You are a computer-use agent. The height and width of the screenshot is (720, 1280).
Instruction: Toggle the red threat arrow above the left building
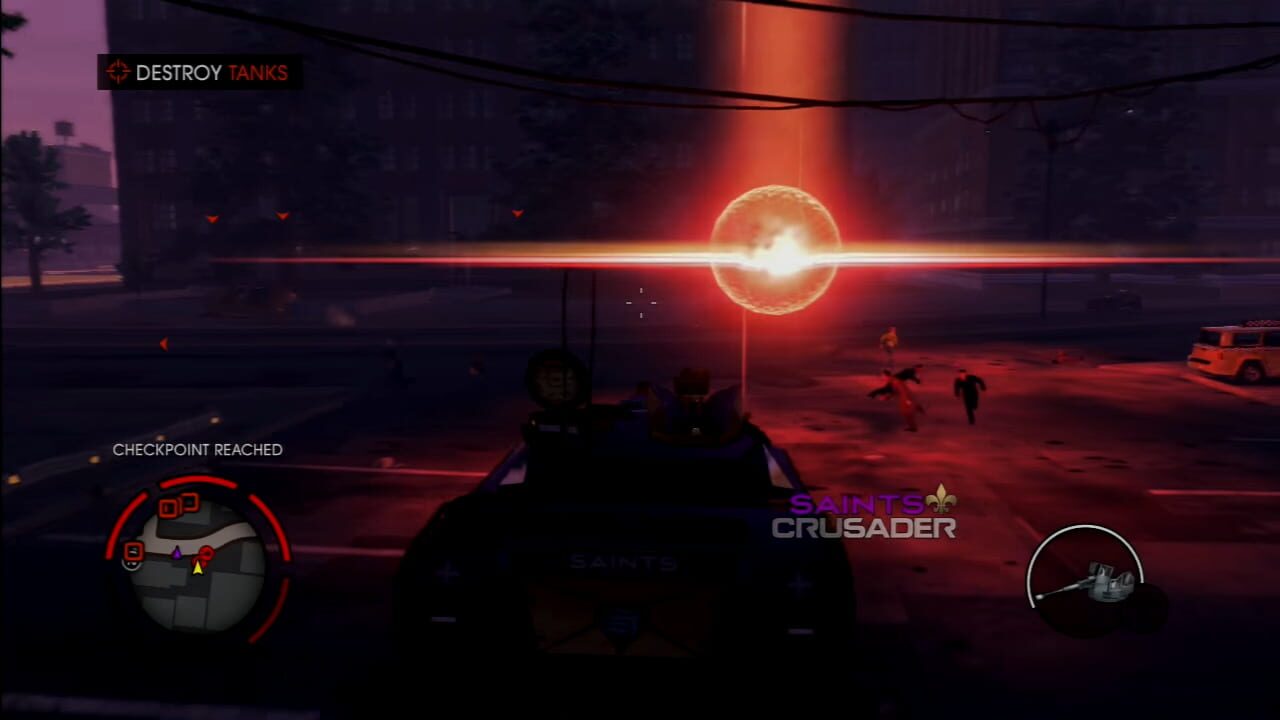[211, 218]
